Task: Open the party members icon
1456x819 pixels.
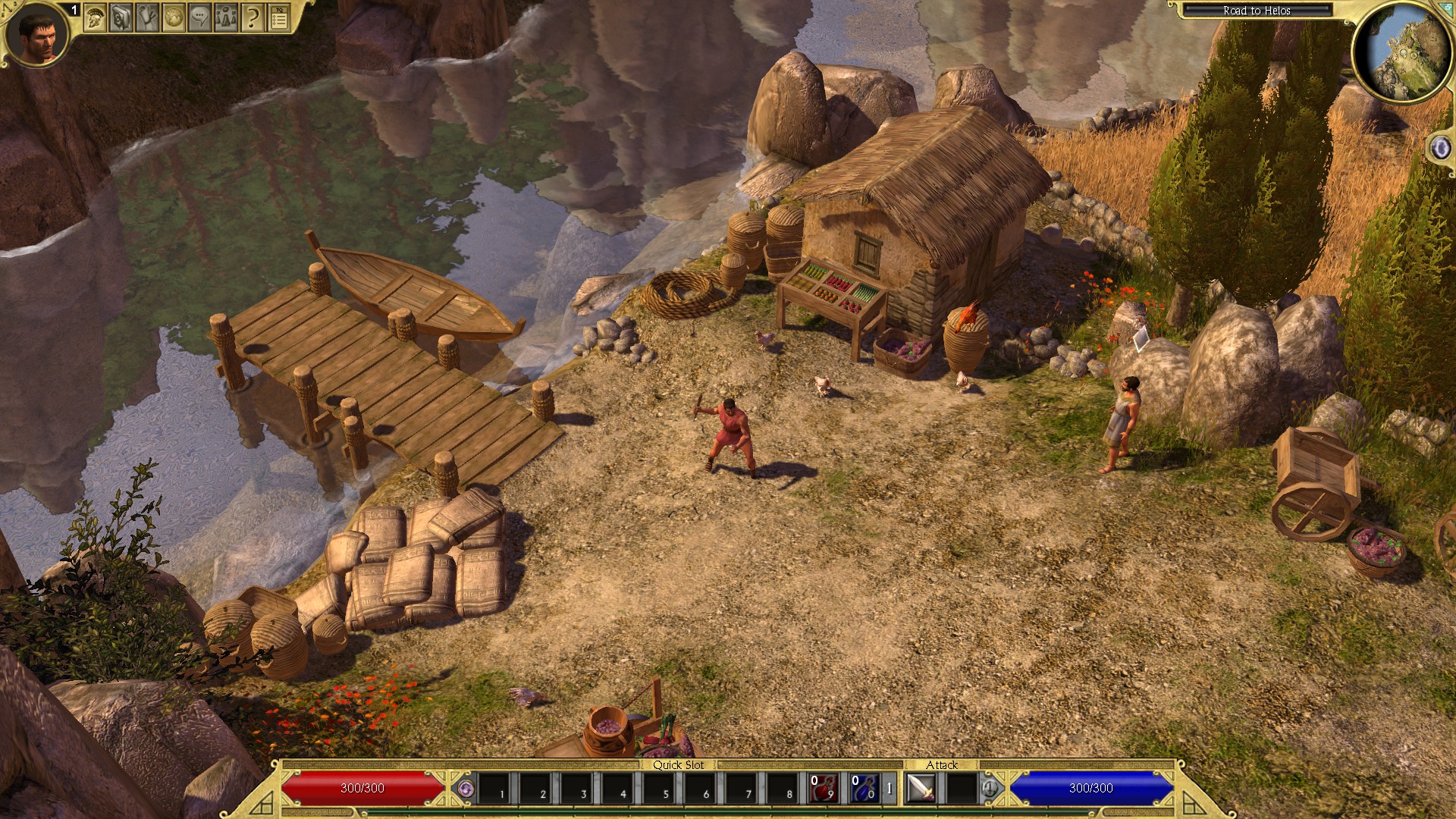Action: click(x=227, y=18)
